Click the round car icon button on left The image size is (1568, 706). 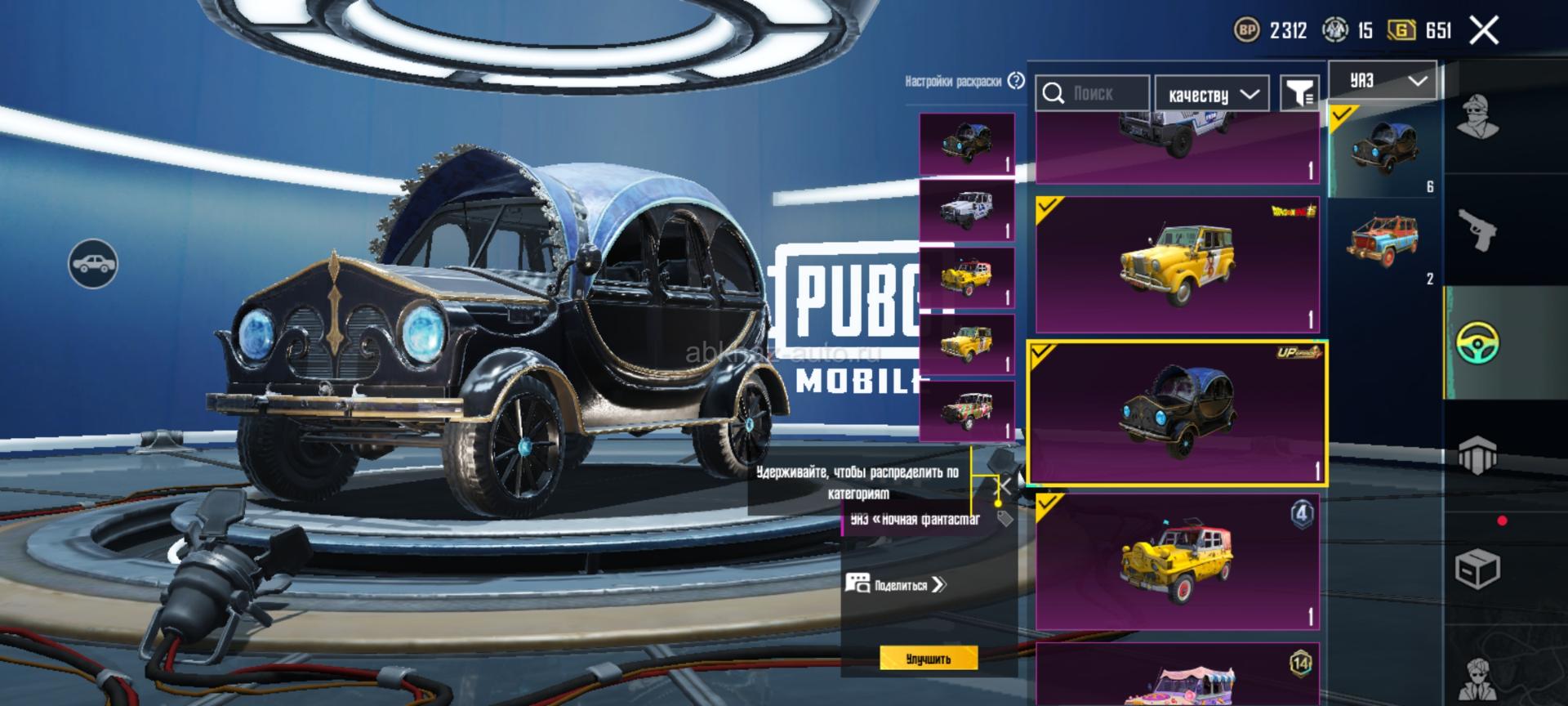[x=93, y=264]
